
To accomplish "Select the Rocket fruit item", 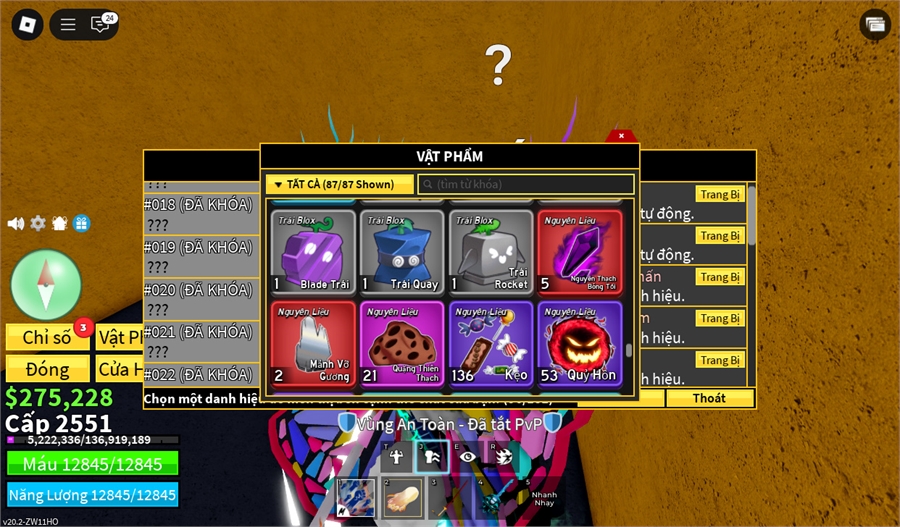I will point(491,251).
